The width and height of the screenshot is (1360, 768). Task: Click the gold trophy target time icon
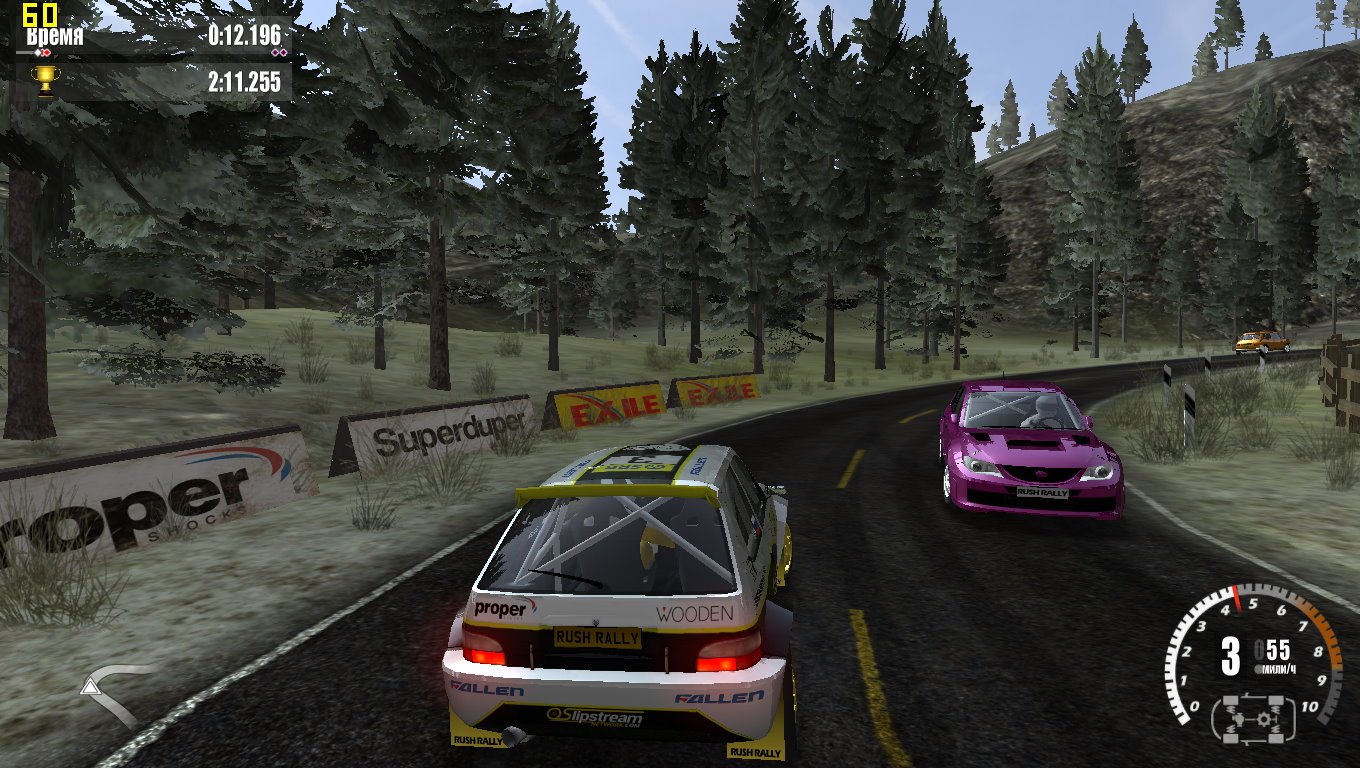point(44,80)
